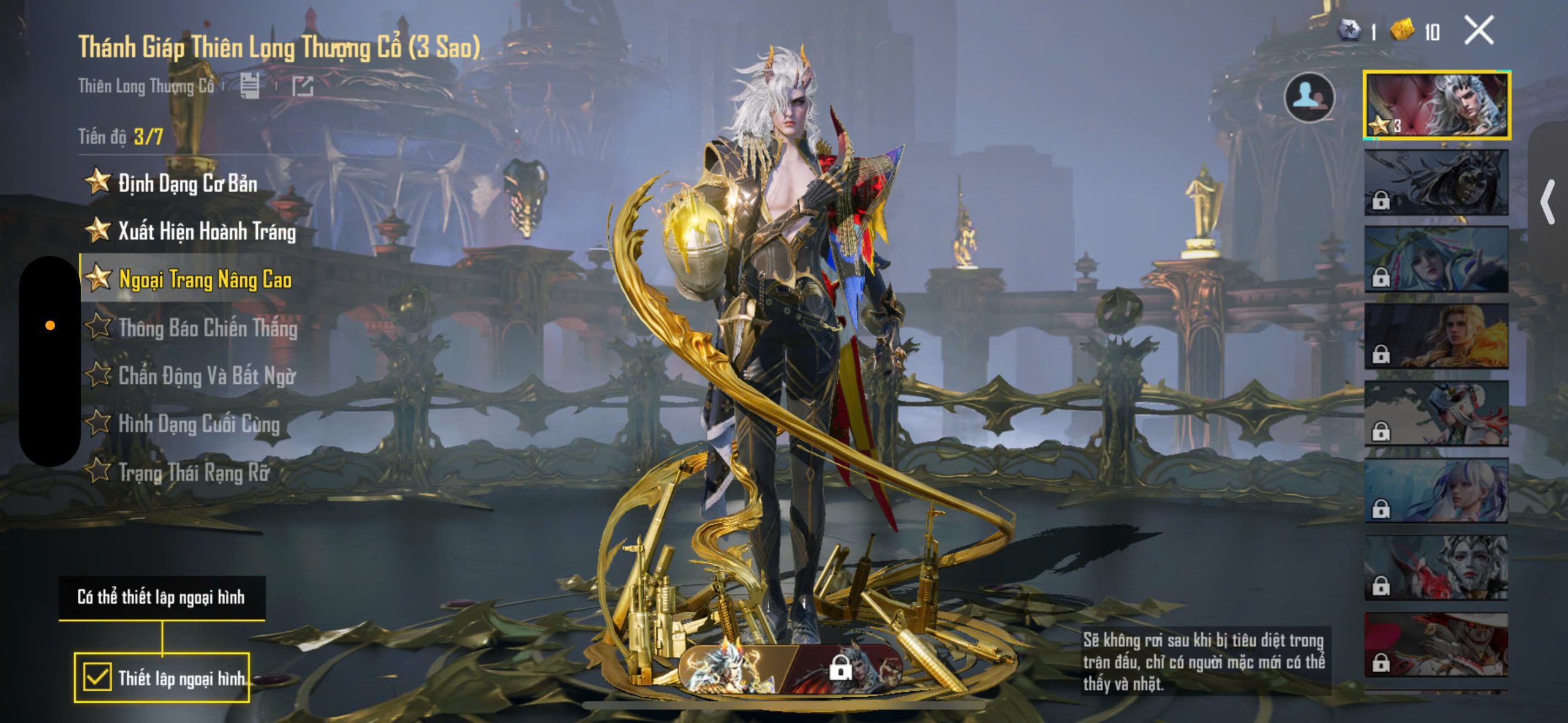Open the document details icon
Viewport: 1568px width, 723px height.
pos(249,86)
